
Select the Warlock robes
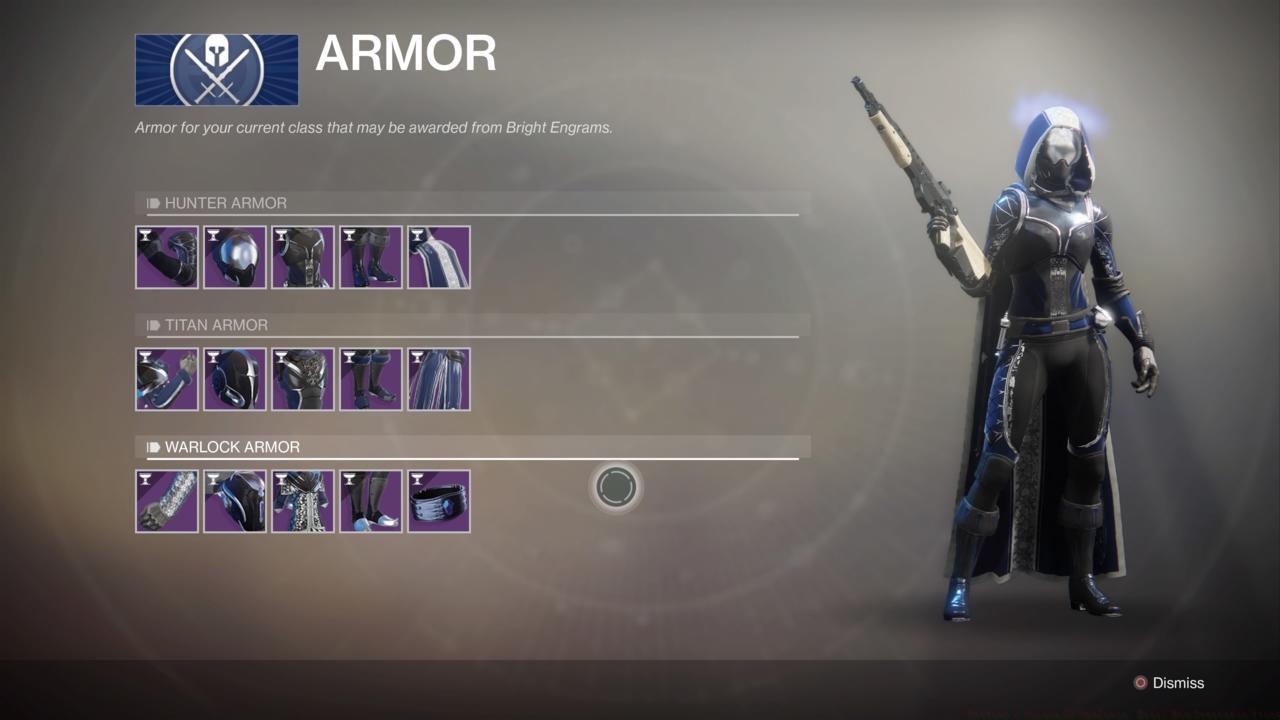click(x=302, y=500)
